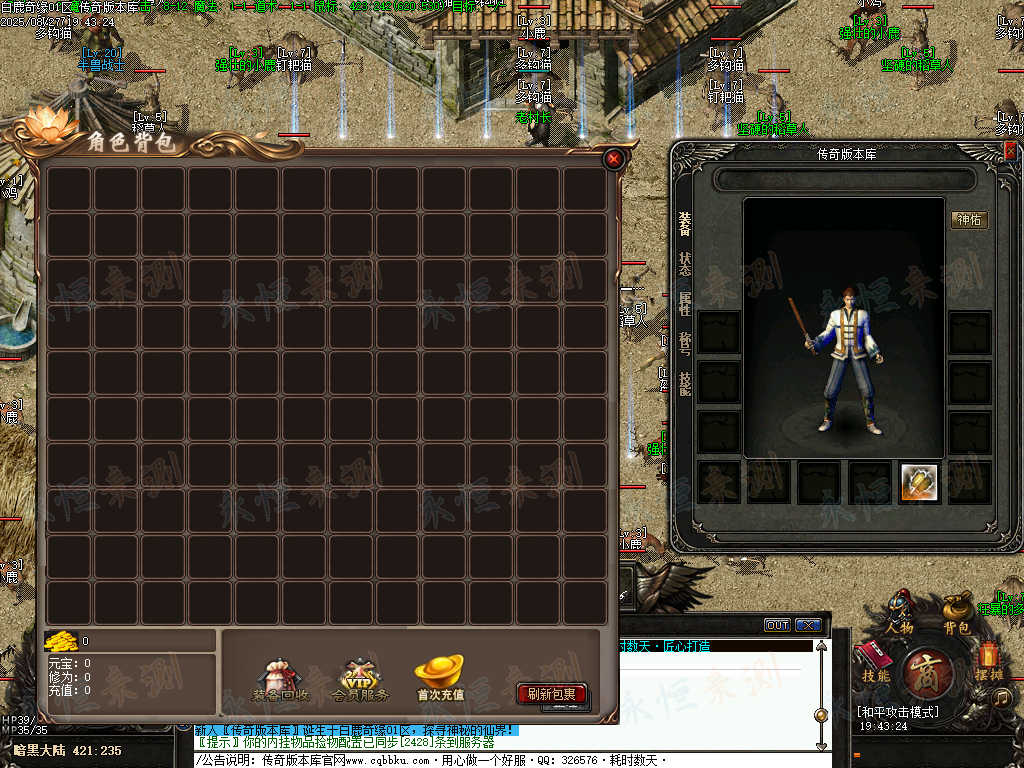Image resolution: width=1024 pixels, height=768 pixels.
Task: Close the character equipment panel
Action: tap(1010, 151)
